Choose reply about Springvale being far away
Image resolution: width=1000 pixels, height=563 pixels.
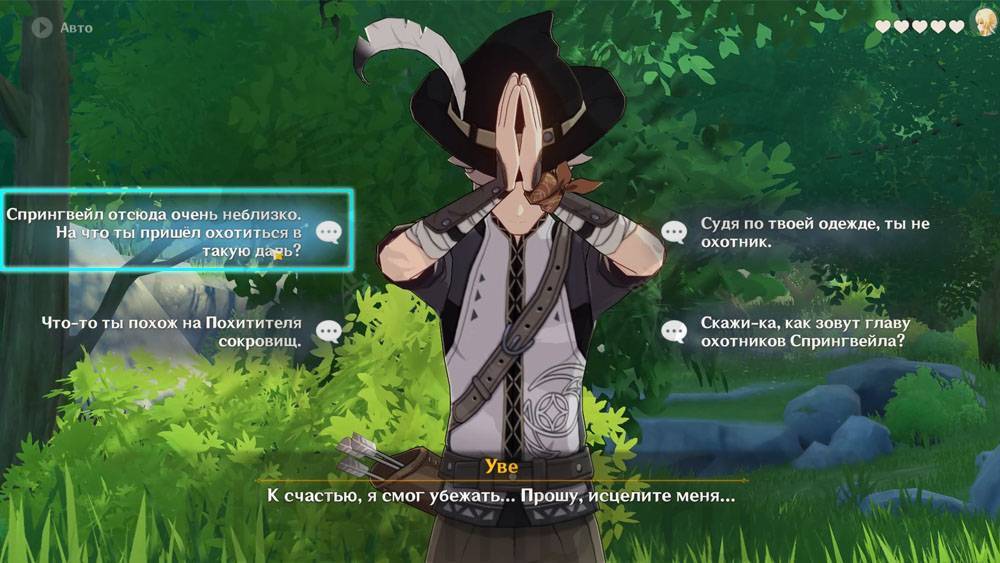(176, 232)
